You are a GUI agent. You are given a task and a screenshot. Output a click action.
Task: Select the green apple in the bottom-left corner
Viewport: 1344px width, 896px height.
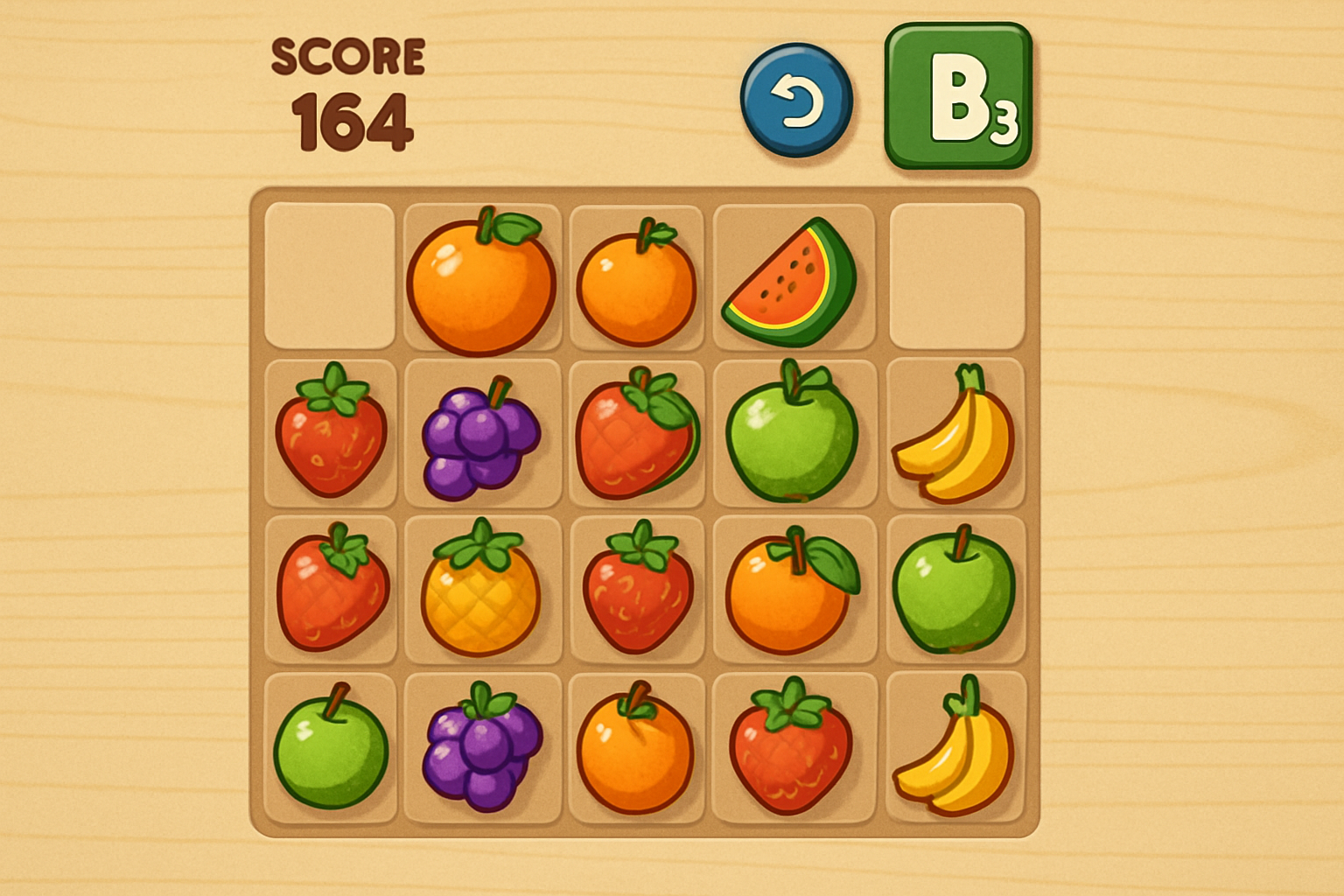tap(331, 752)
